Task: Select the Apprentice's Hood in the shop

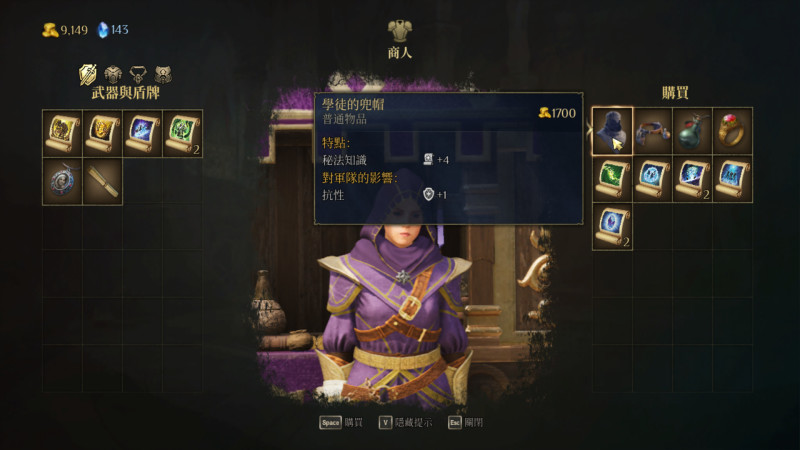Action: pyautogui.click(x=612, y=130)
